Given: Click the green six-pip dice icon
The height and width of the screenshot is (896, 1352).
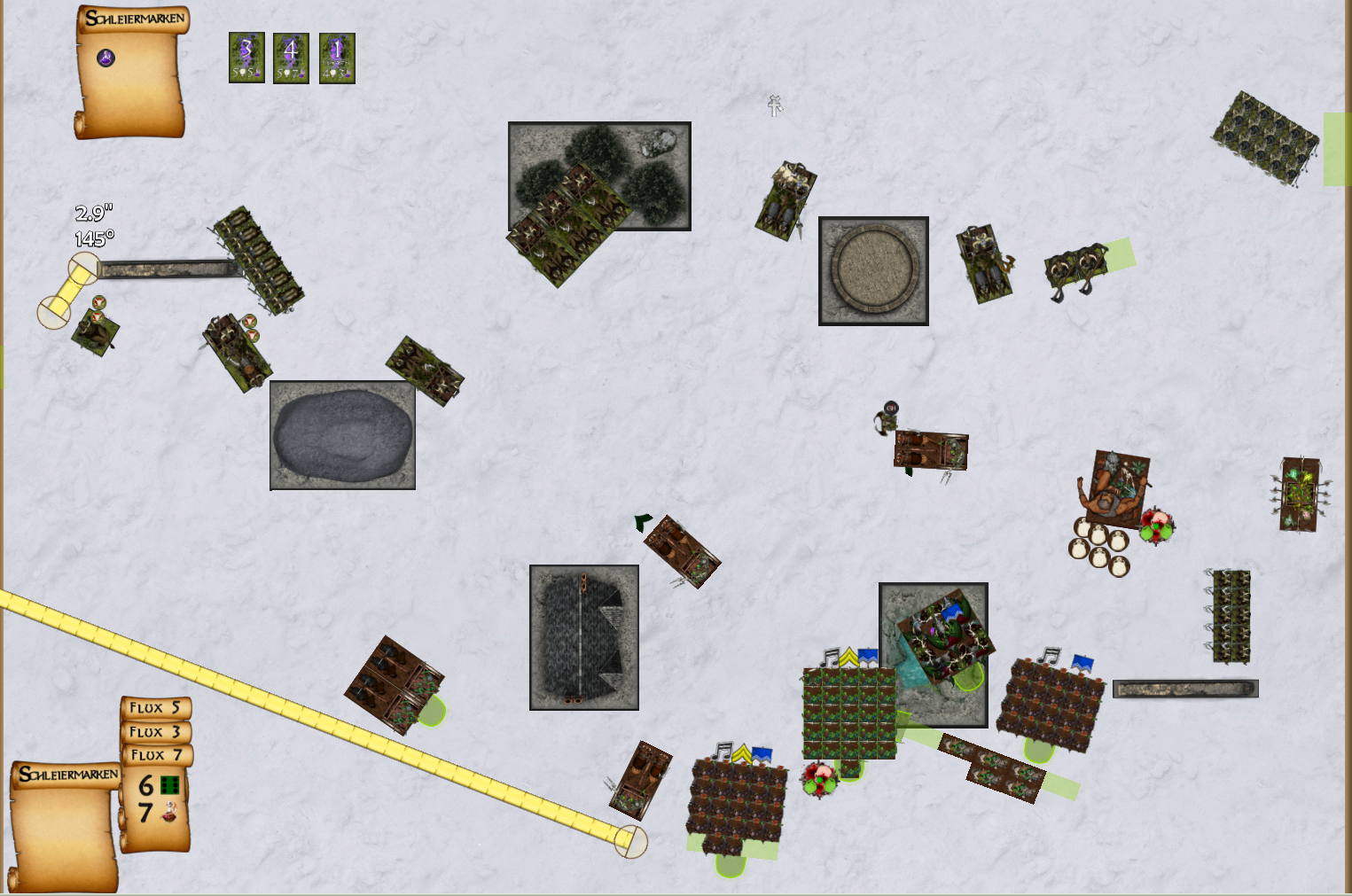Looking at the screenshot, I should [x=170, y=785].
